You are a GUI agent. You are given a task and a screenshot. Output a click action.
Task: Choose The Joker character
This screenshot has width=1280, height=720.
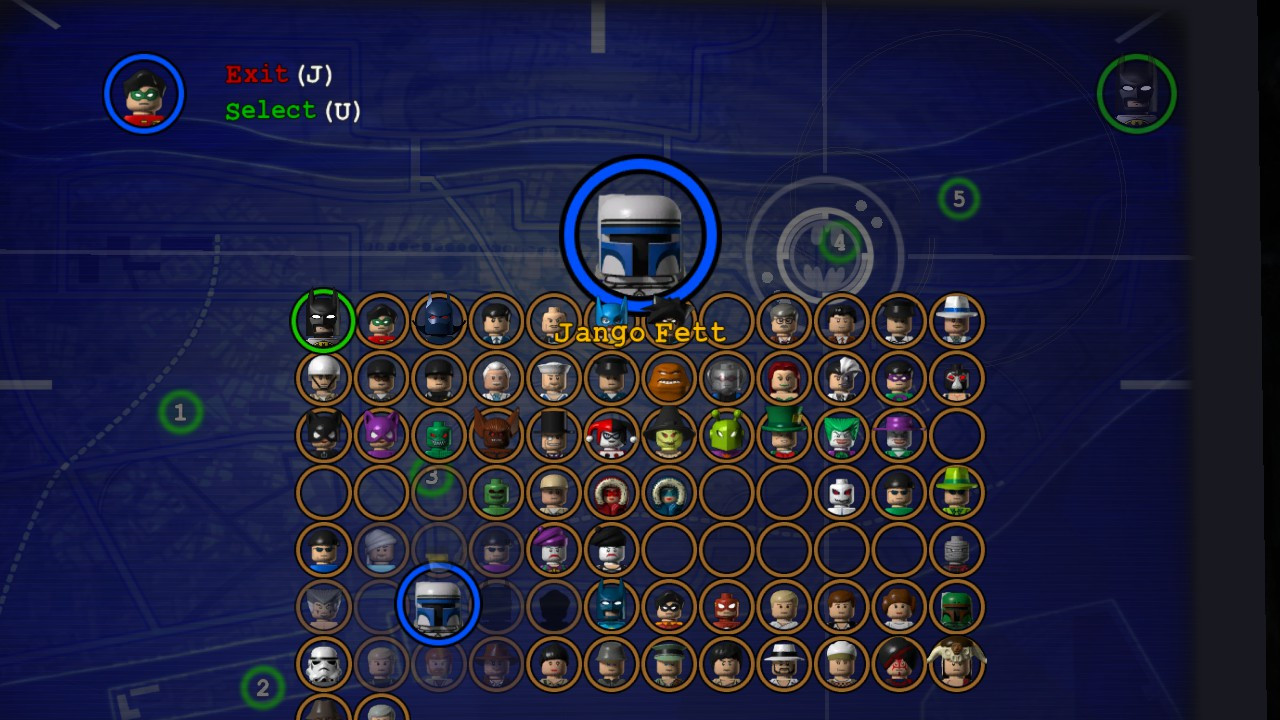(x=841, y=435)
